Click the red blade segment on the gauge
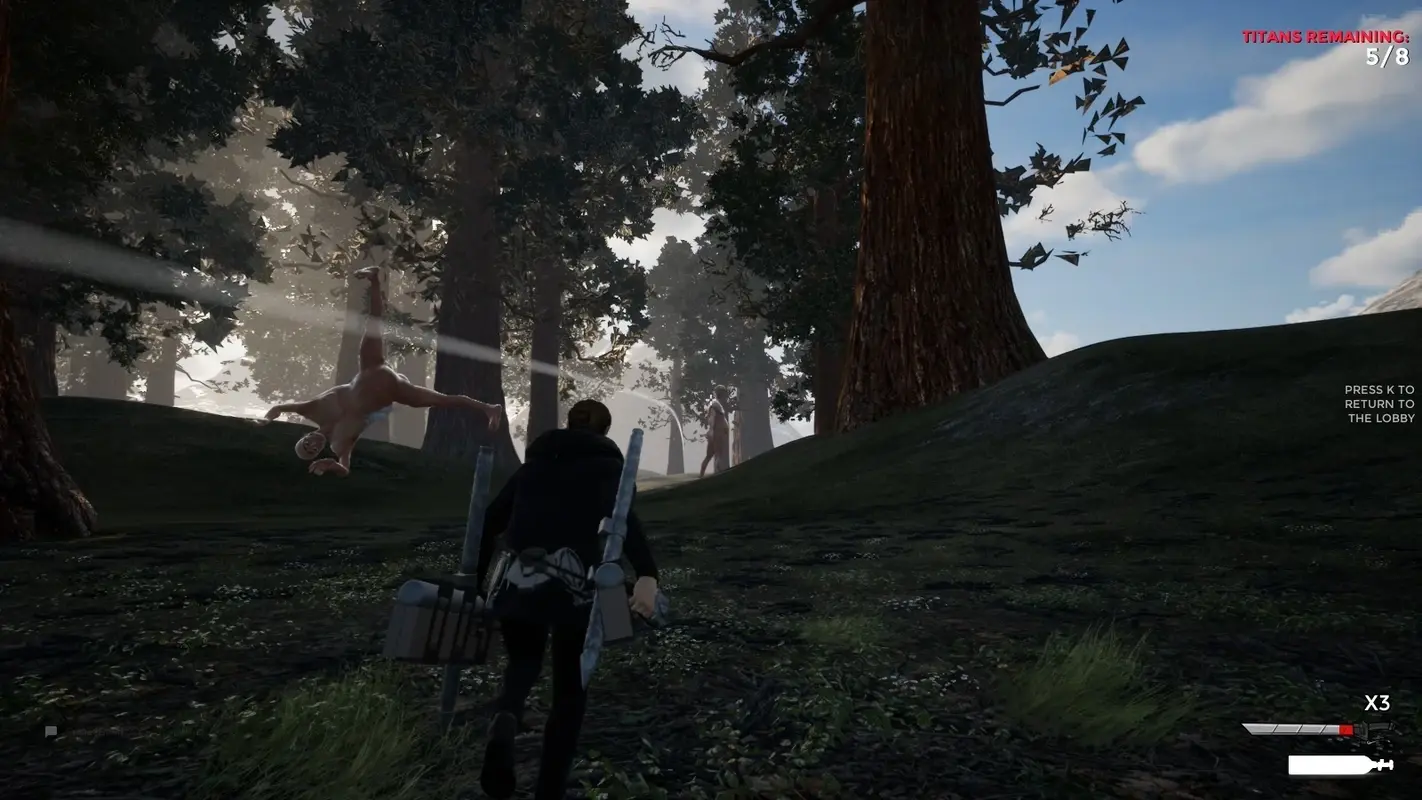The width and height of the screenshot is (1422, 800). 1346,728
